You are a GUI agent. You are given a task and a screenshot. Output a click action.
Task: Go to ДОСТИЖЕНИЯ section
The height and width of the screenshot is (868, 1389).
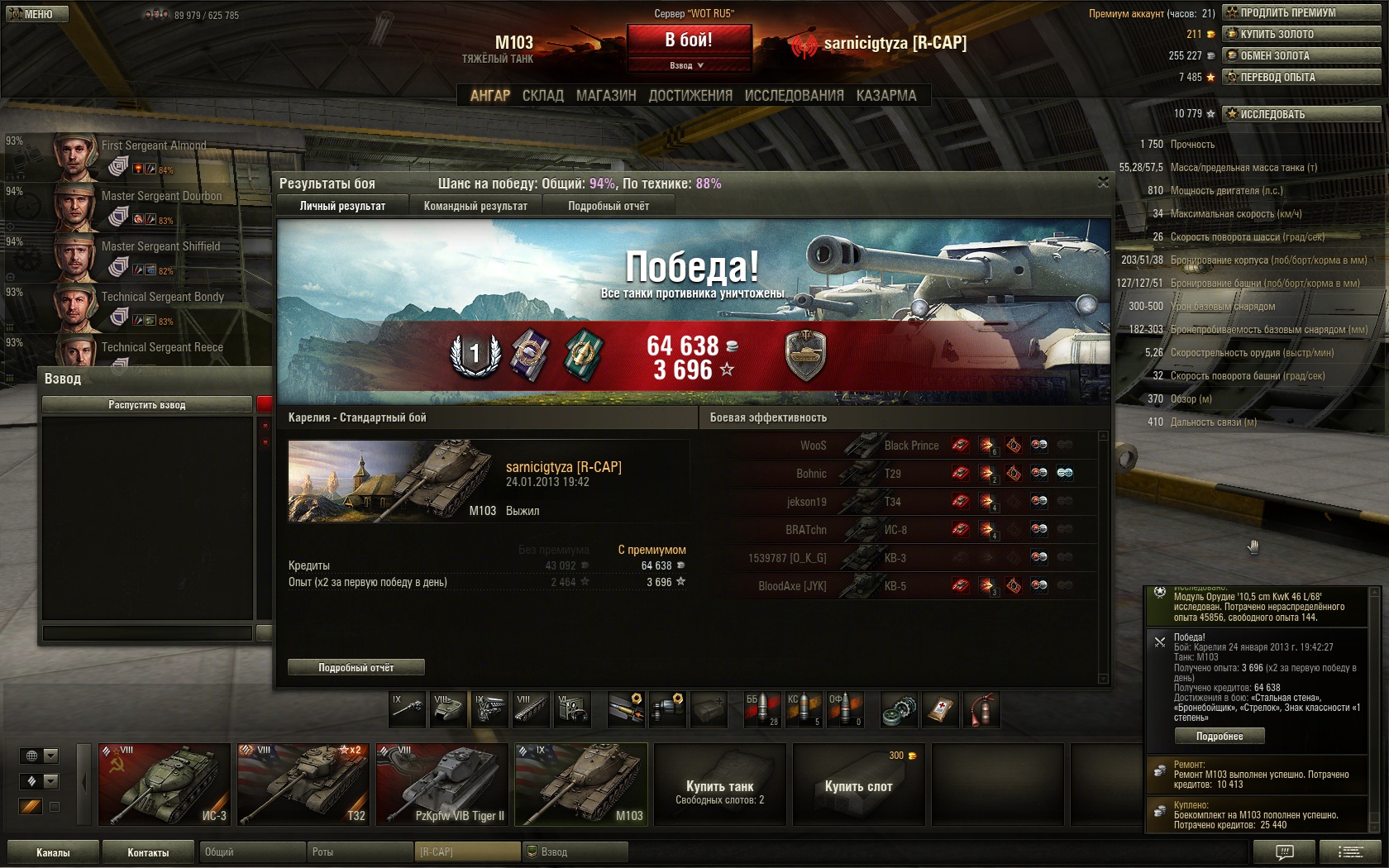[690, 96]
